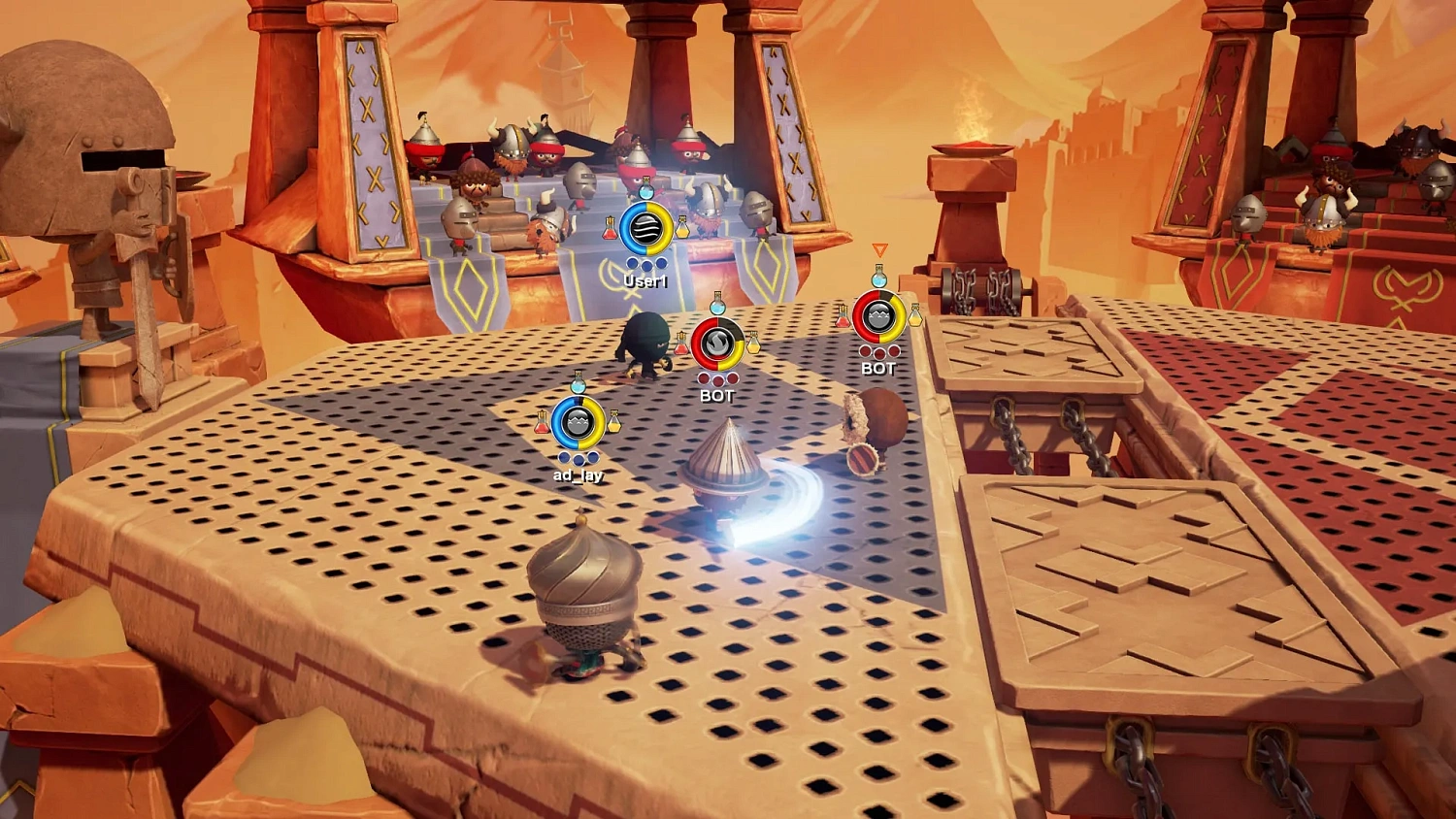This screenshot has height=819, width=1456.
Task: Click the center BOT name label
Action: pos(717,395)
